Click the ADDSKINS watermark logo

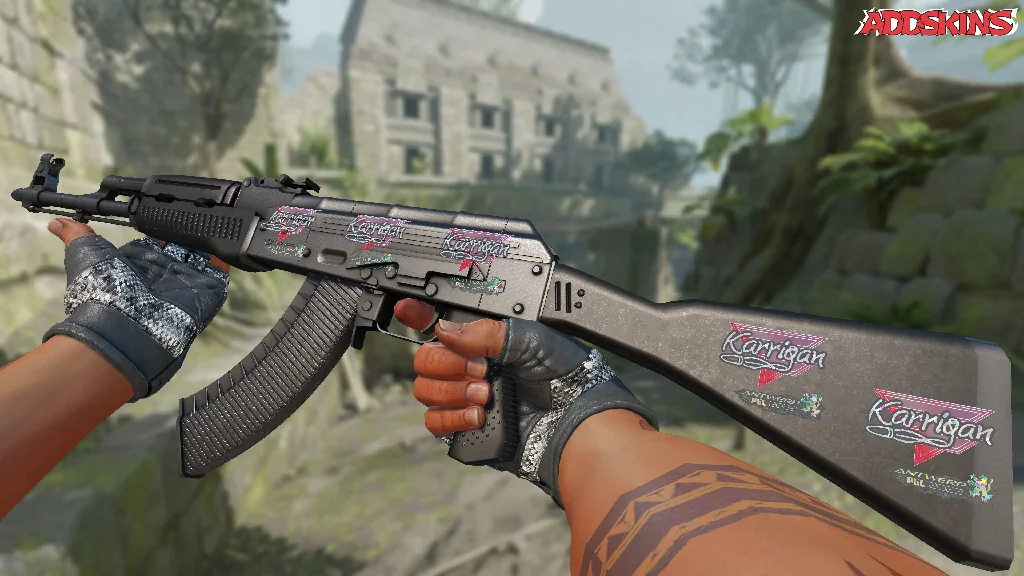click(x=938, y=23)
